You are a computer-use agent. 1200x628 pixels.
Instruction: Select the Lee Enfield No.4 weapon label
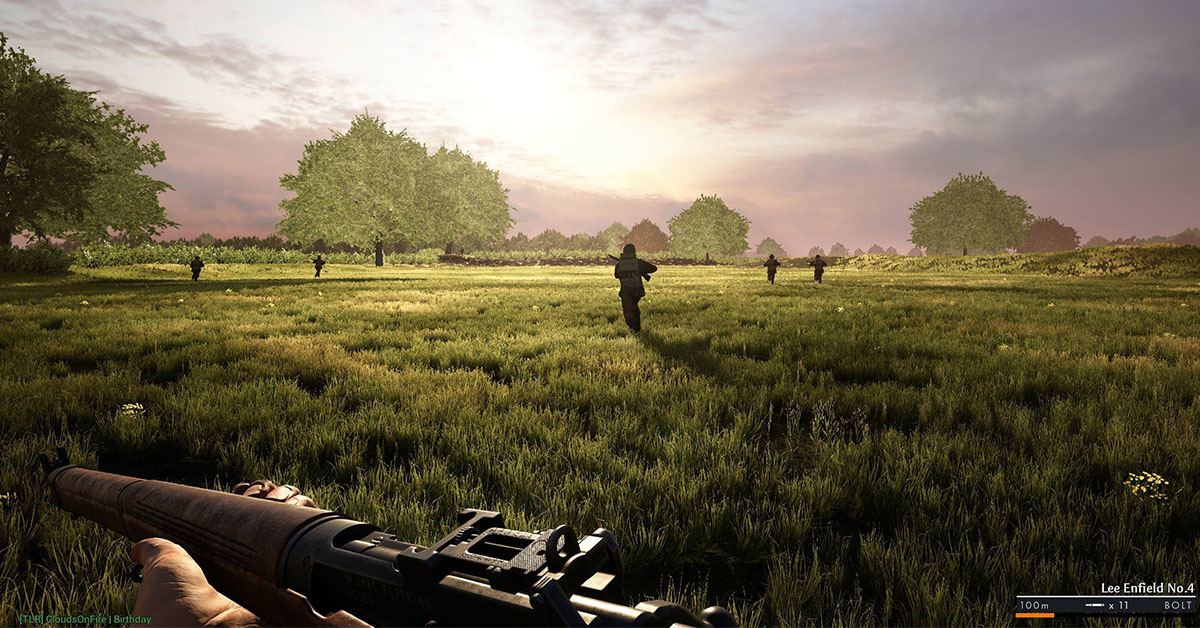click(x=1147, y=588)
